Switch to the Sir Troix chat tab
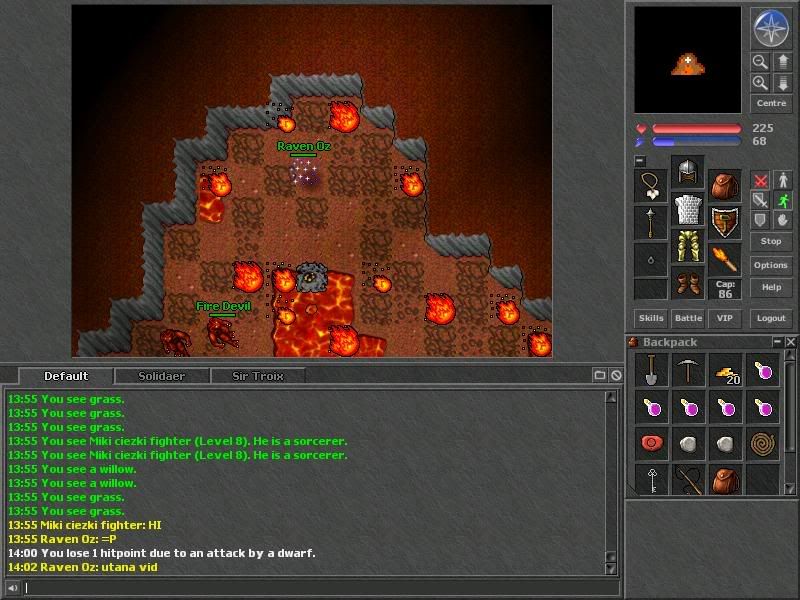Screen dimensions: 800x600 pos(258,376)
